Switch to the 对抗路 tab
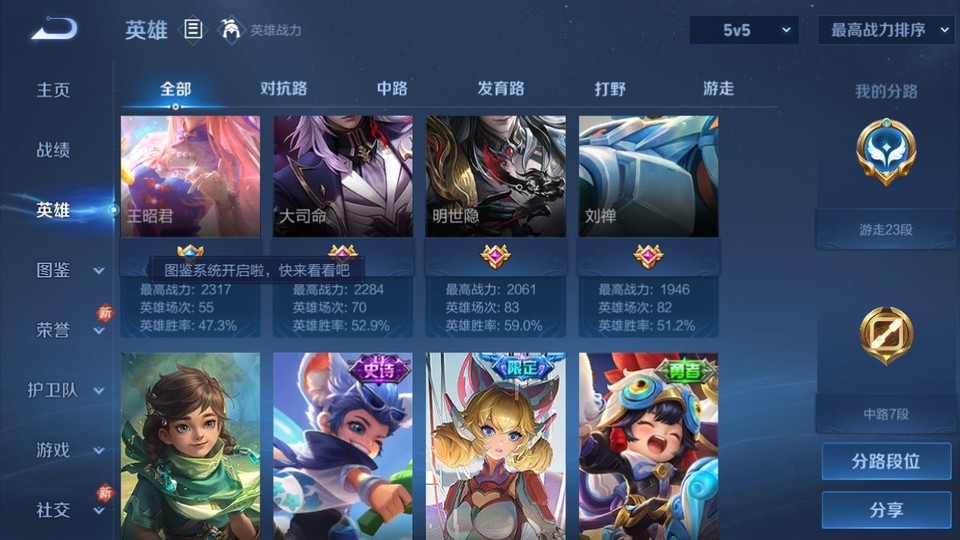 tap(283, 89)
